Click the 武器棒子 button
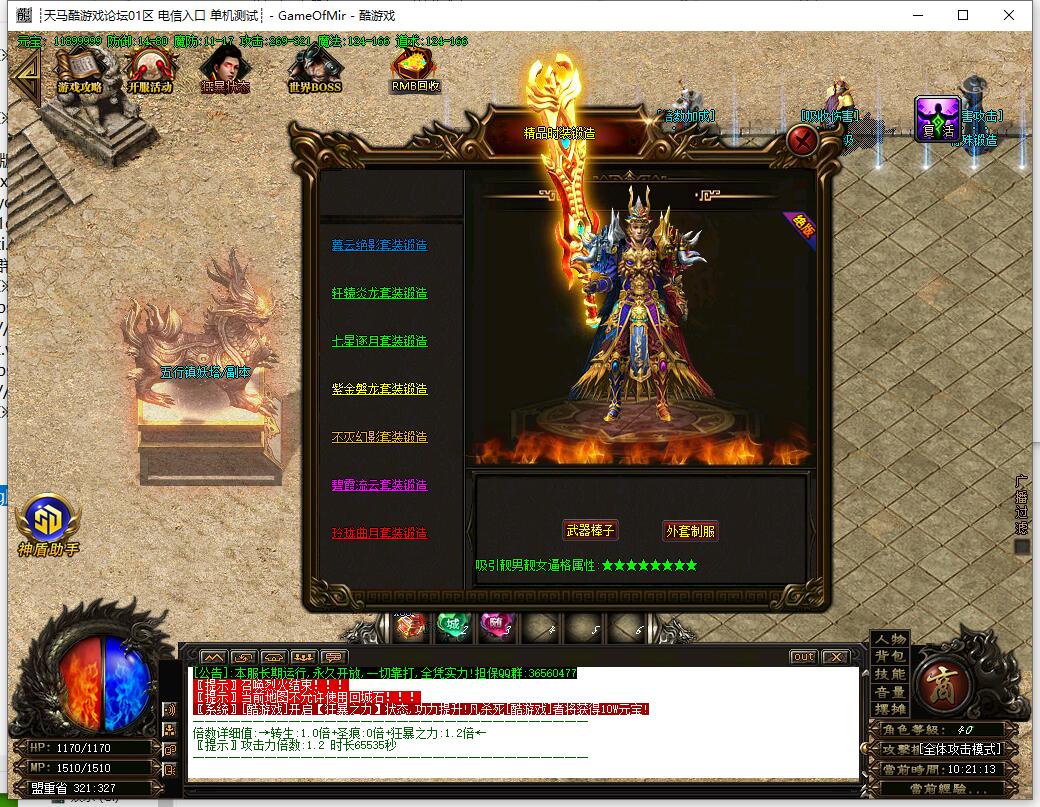This screenshot has height=807, width=1040. click(x=590, y=530)
